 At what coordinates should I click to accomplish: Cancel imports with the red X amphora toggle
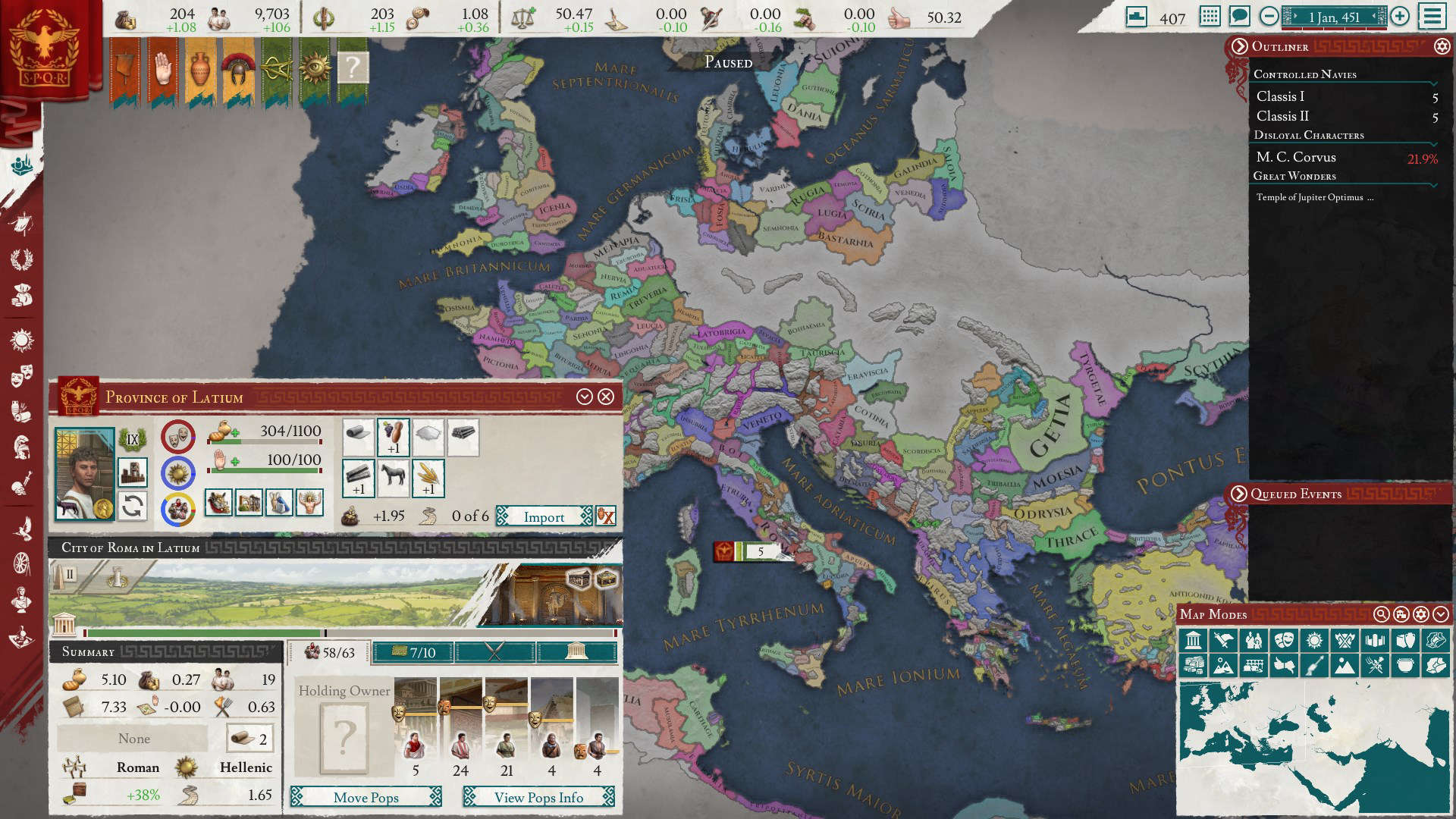point(606,516)
